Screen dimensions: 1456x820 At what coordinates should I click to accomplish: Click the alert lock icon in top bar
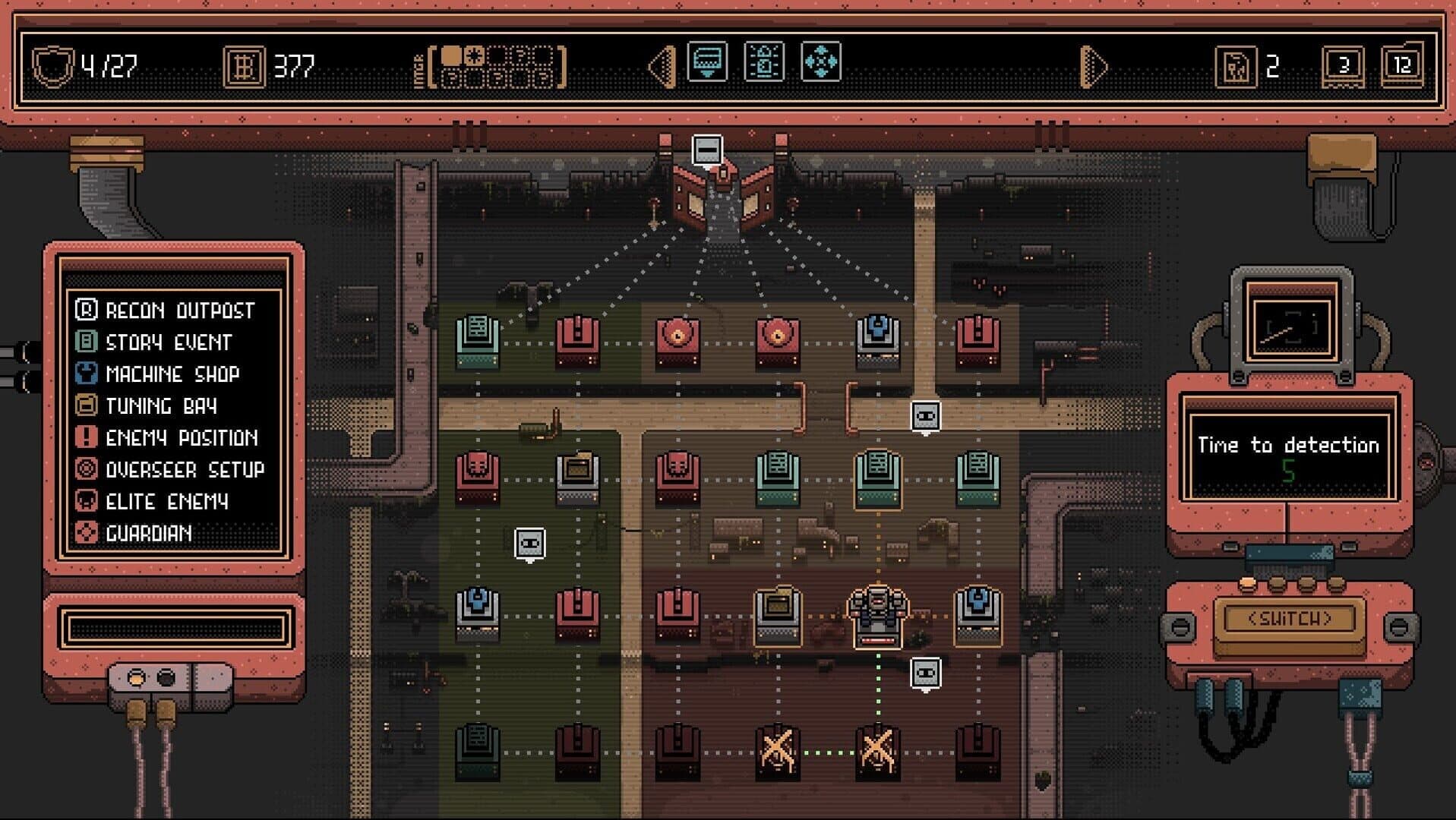[x=766, y=61]
